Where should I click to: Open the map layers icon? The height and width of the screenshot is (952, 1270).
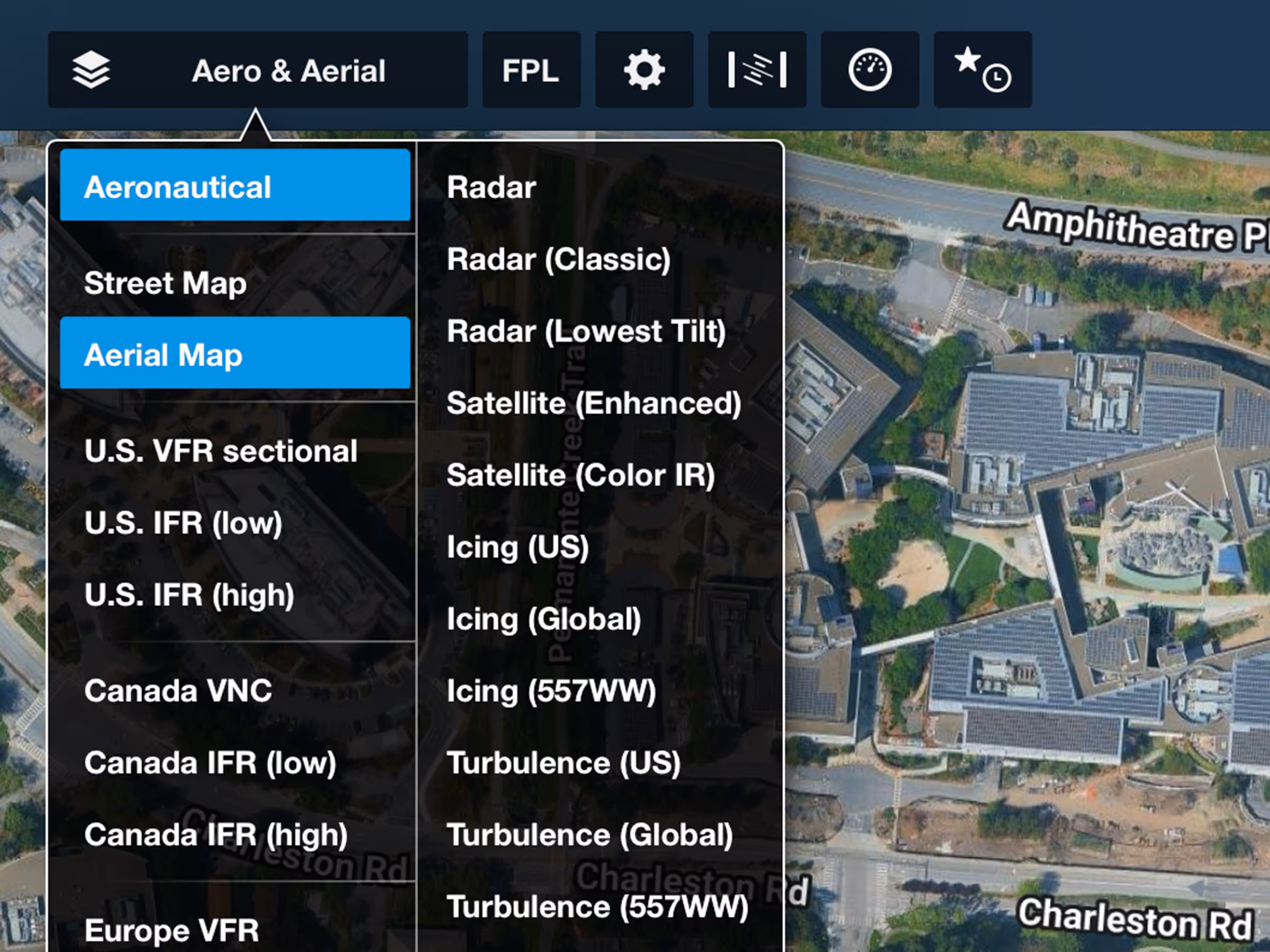tap(92, 69)
